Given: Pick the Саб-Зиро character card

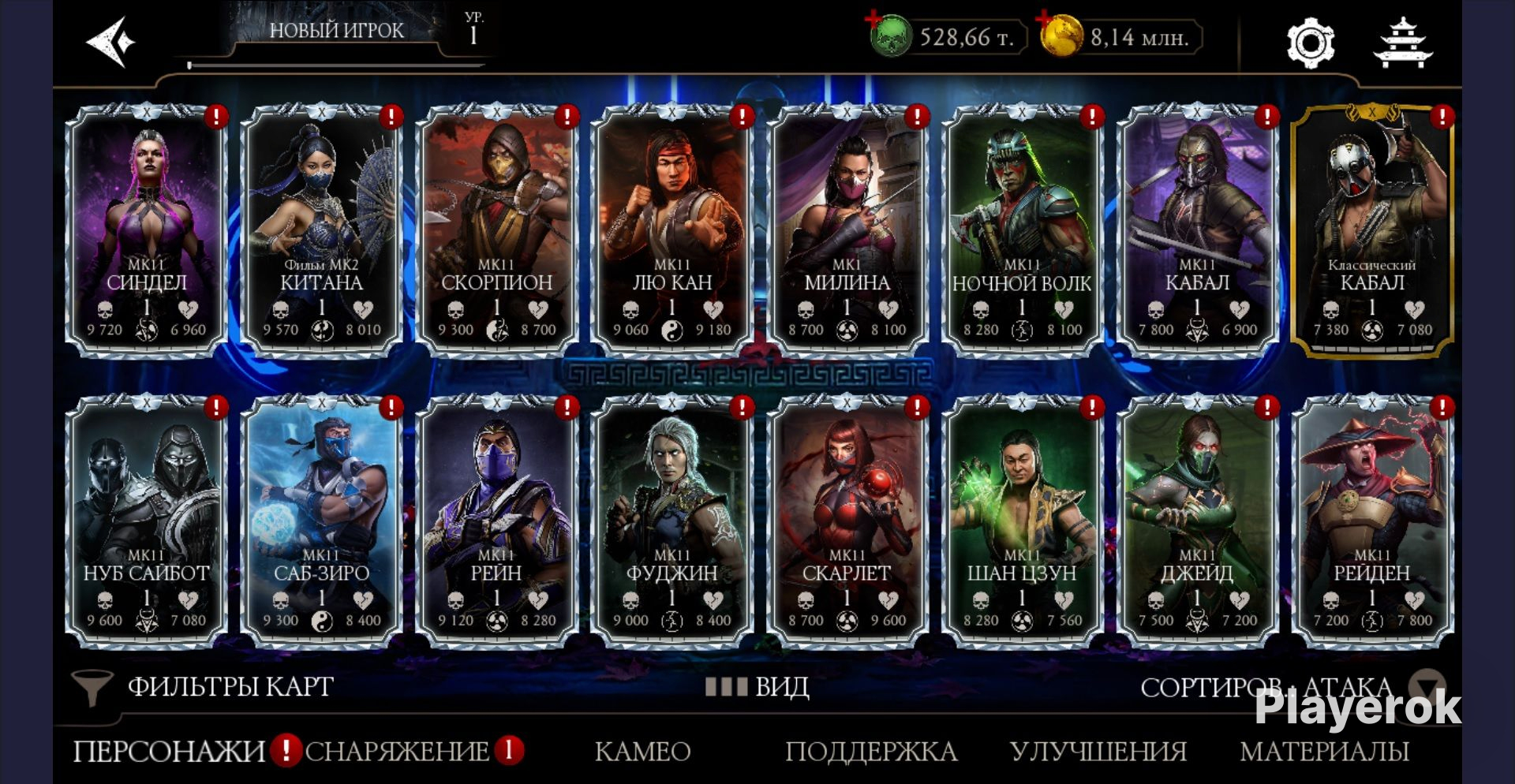Looking at the screenshot, I should pyautogui.click(x=322, y=521).
